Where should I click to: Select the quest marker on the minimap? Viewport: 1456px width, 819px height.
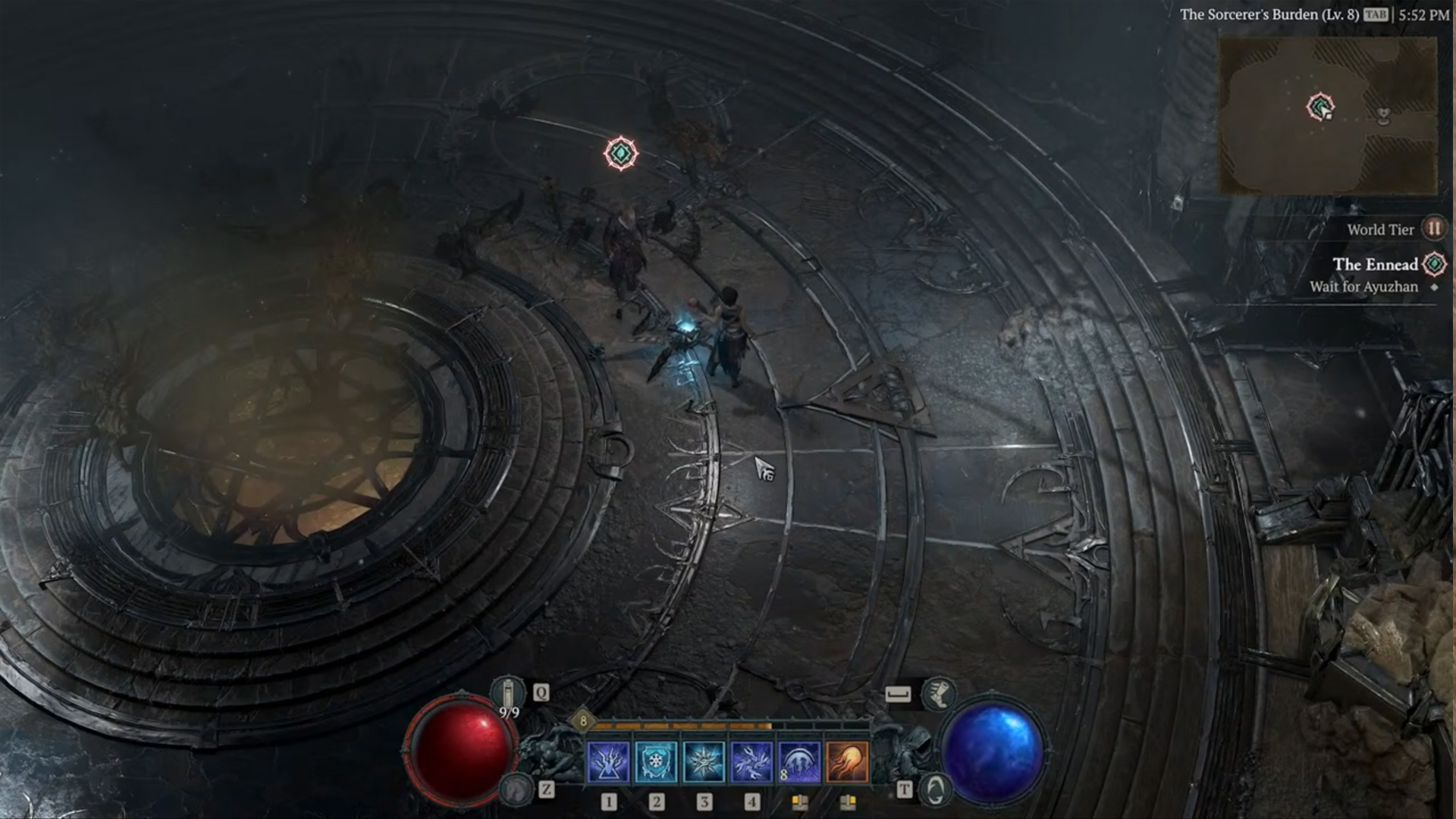[x=1320, y=106]
